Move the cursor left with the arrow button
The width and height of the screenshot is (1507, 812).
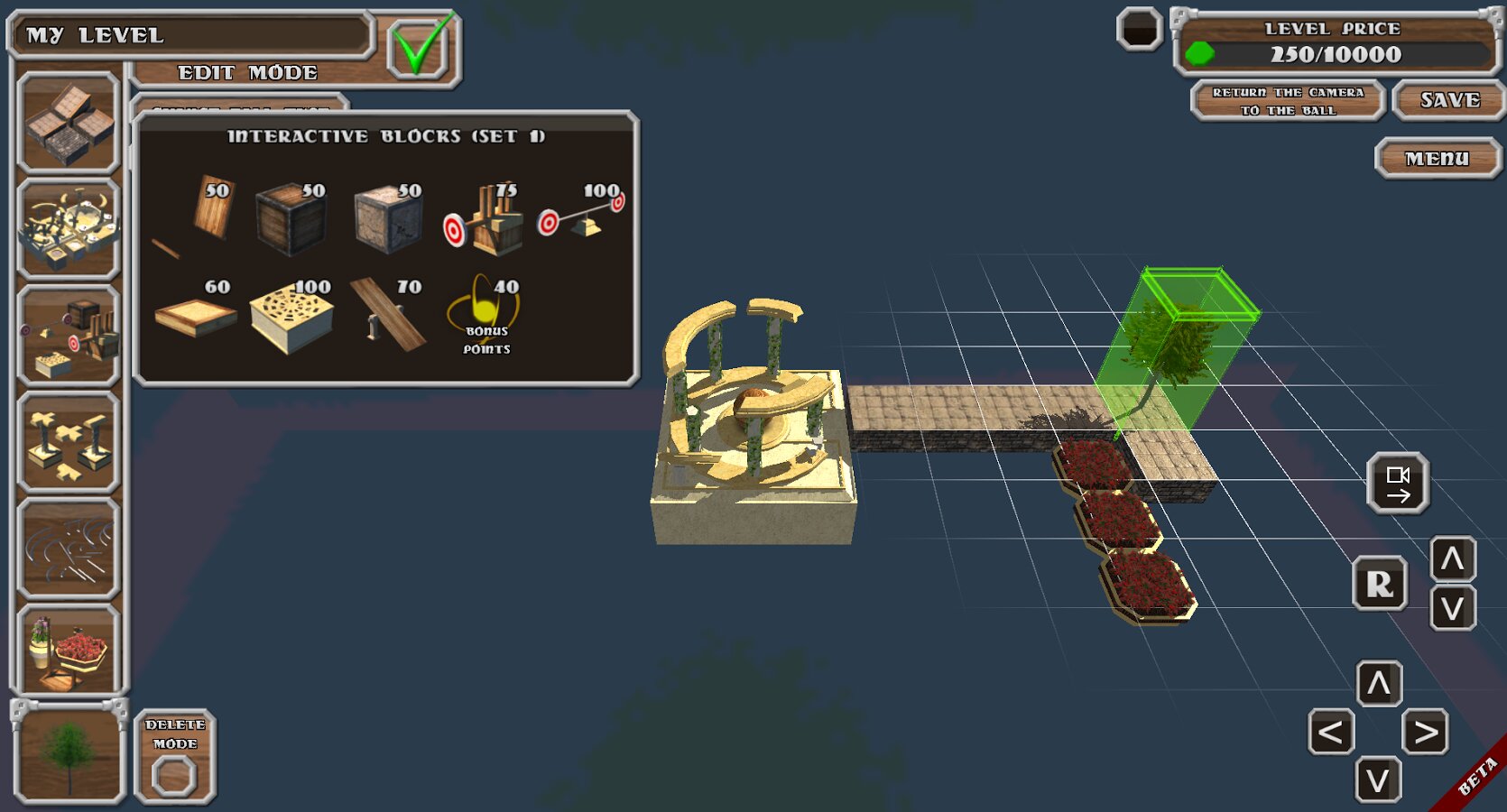tap(1331, 732)
